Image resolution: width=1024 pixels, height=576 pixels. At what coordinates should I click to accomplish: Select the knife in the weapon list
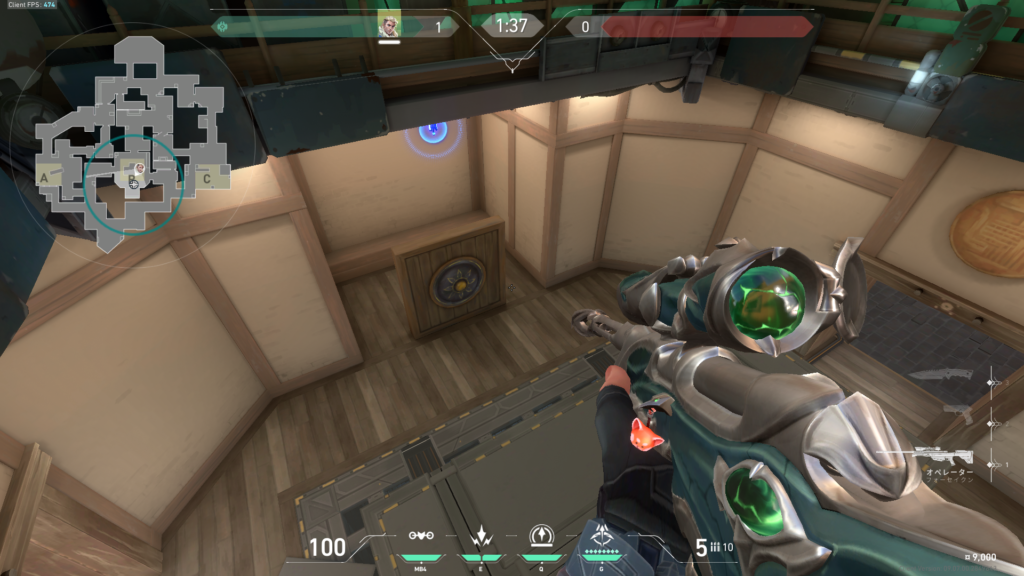[x=941, y=376]
